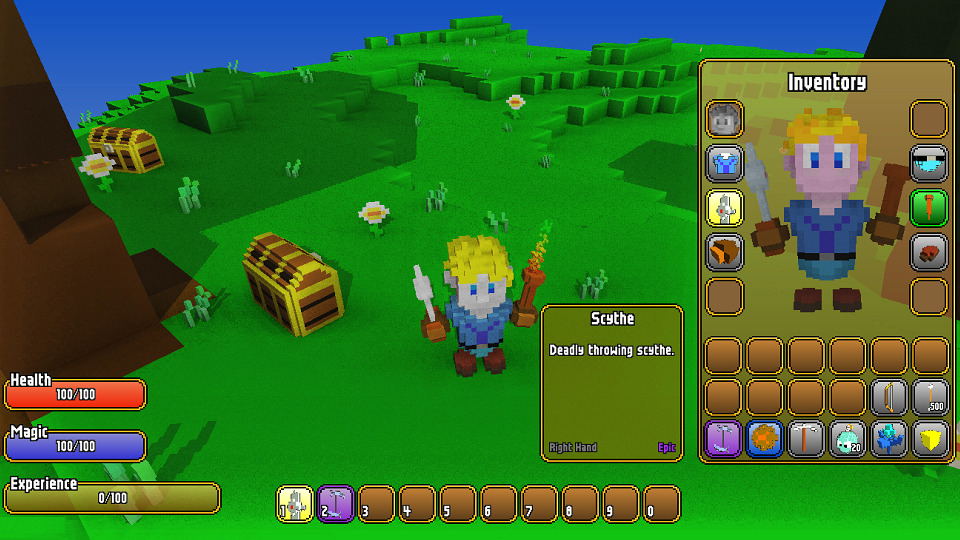Choose the potion stack of 20

848,439
